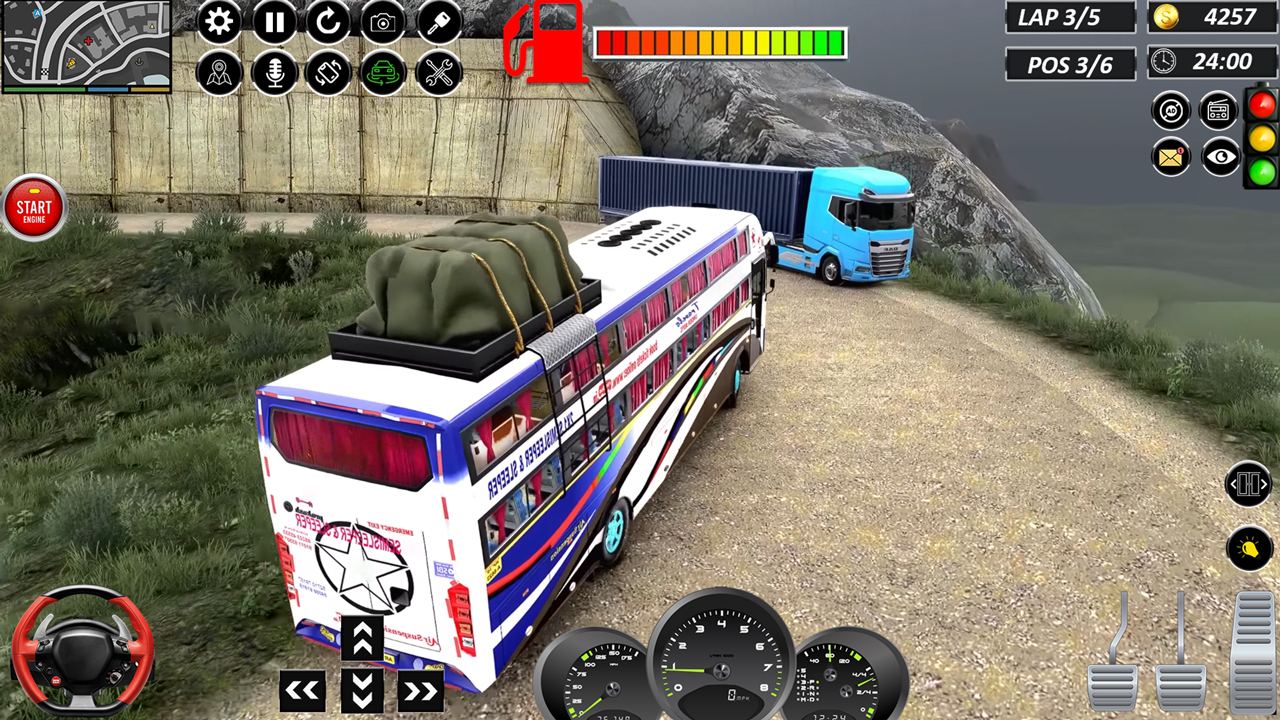Viewport: 1280px width, 720px height.
Task: Check the fuel level gauge bar
Action: (720, 43)
